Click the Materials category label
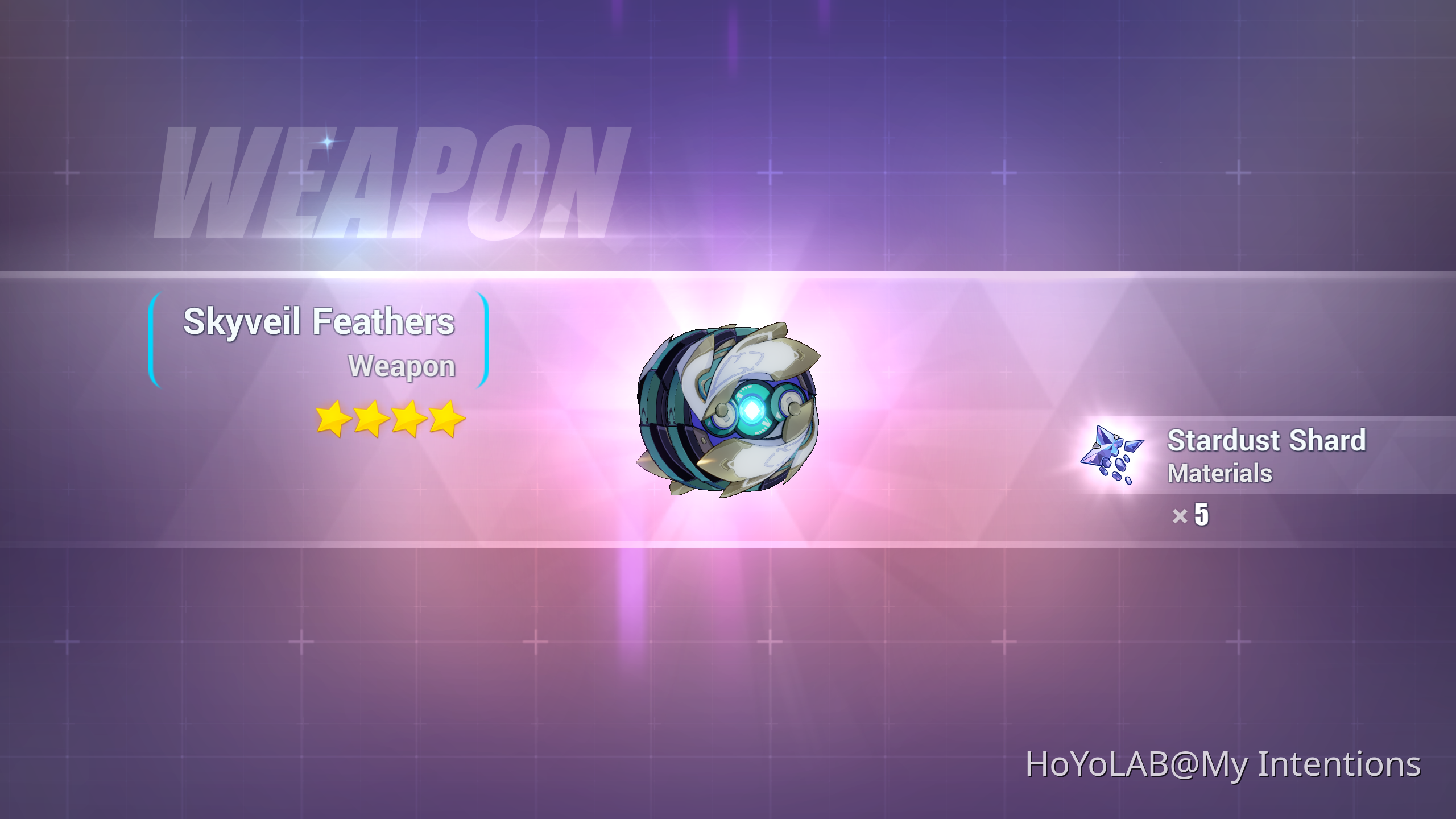 [1219, 472]
